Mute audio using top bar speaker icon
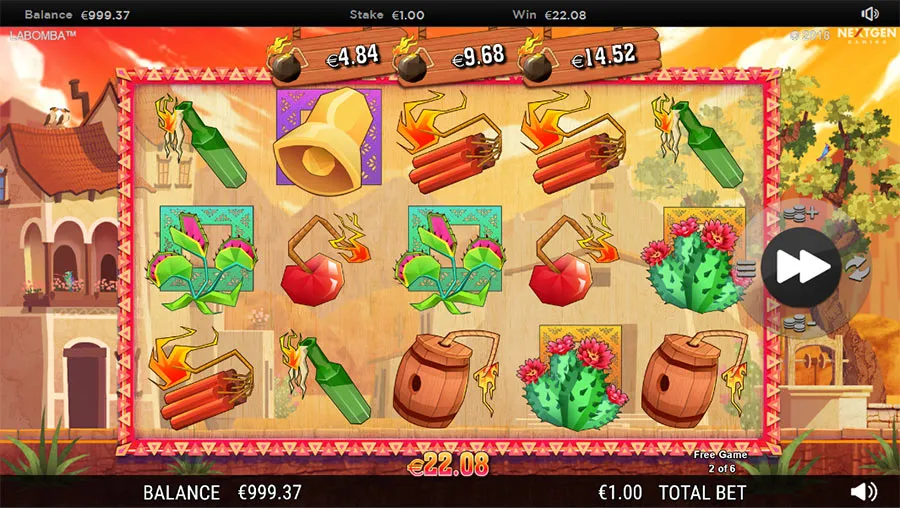The height and width of the screenshot is (508, 900). [x=870, y=14]
